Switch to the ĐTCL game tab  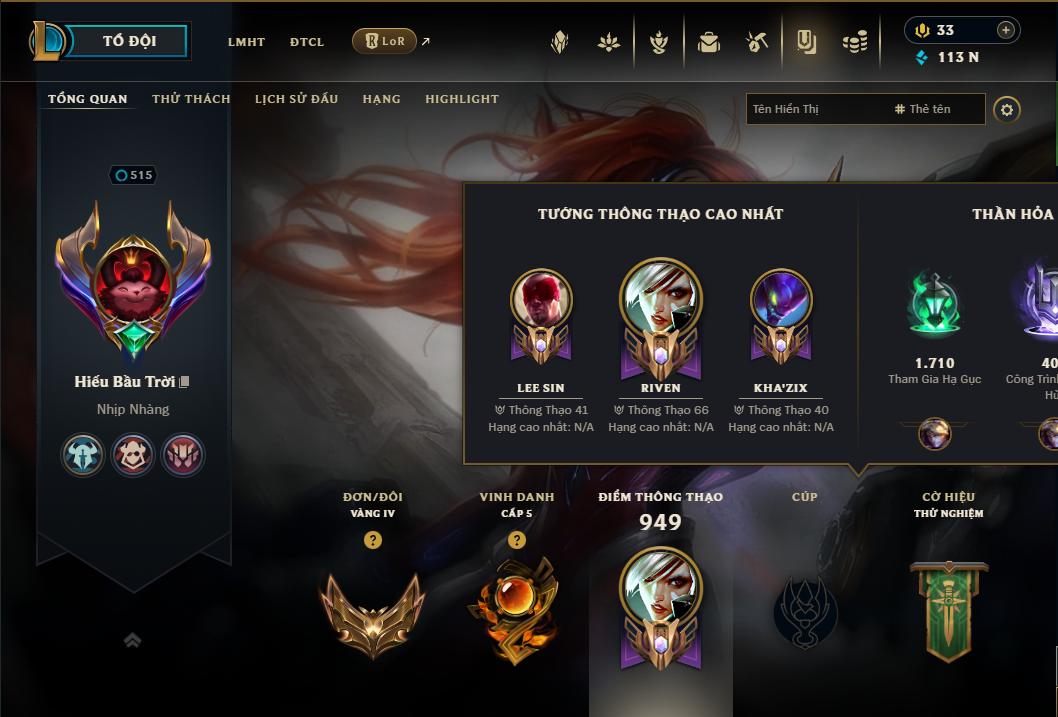pyautogui.click(x=307, y=42)
